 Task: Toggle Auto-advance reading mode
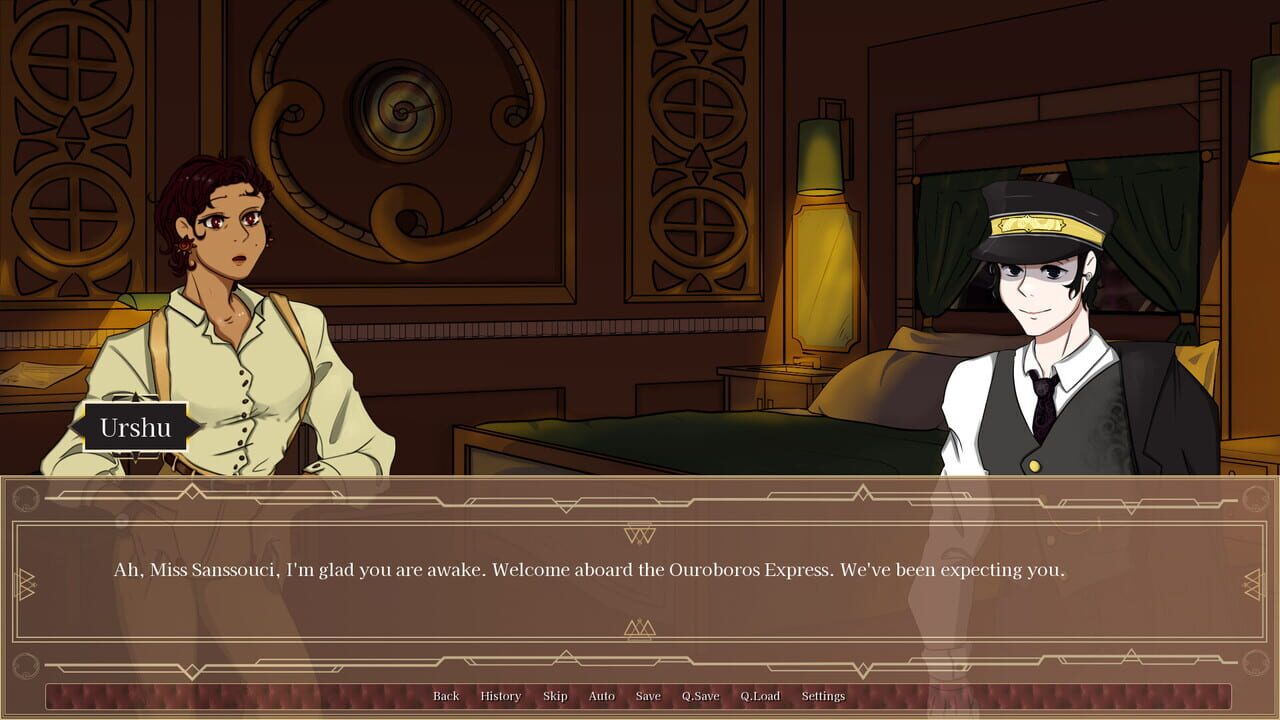pyautogui.click(x=601, y=696)
